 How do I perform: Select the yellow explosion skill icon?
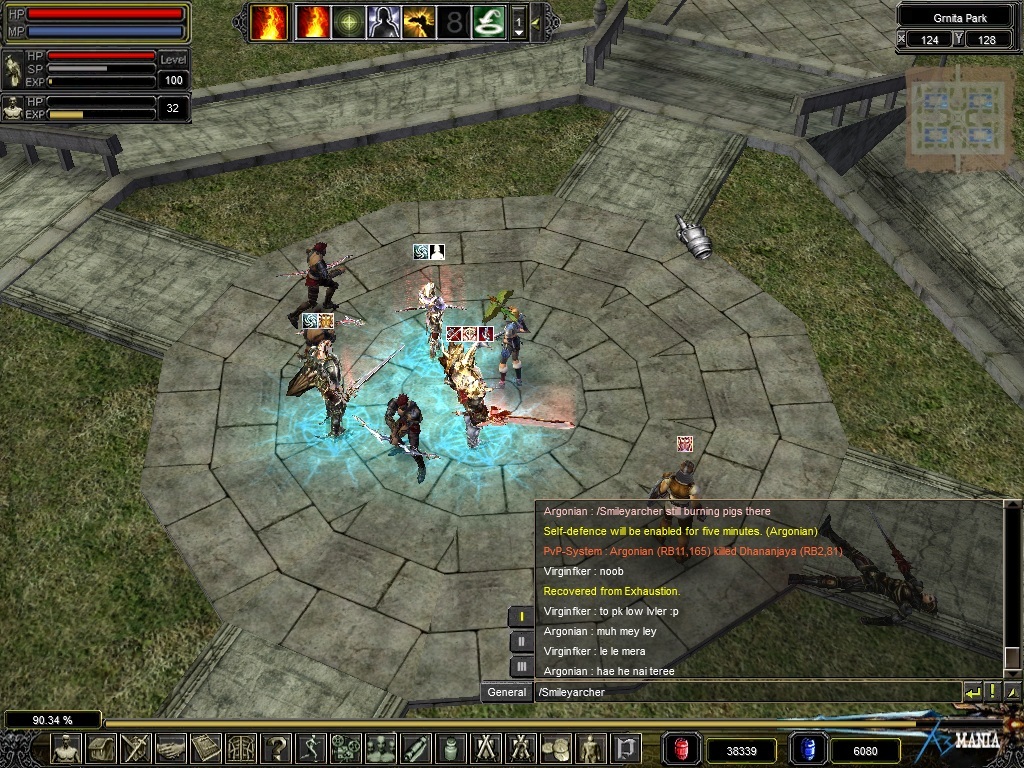[418, 22]
